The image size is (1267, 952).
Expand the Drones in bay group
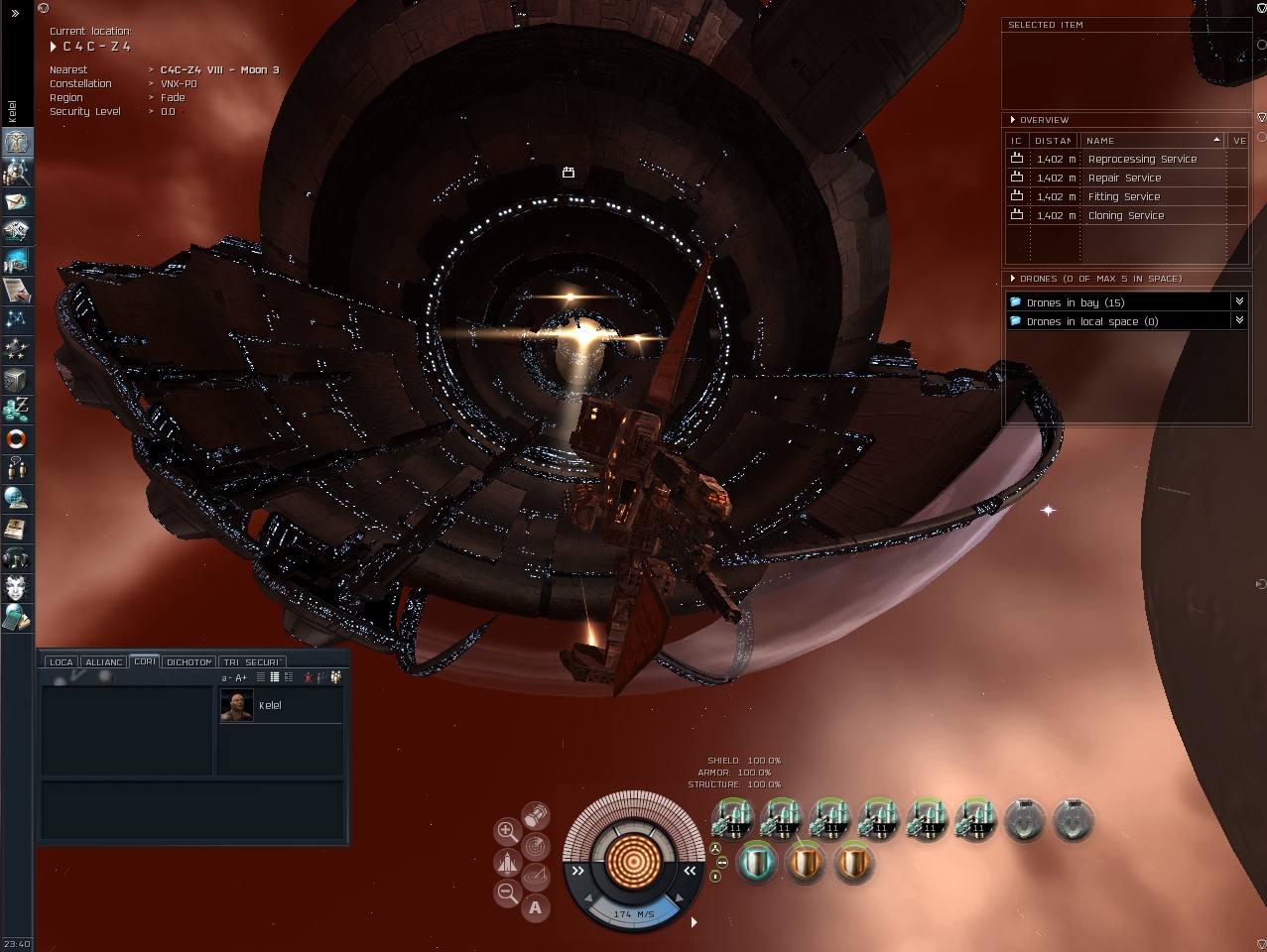pyautogui.click(x=1239, y=301)
